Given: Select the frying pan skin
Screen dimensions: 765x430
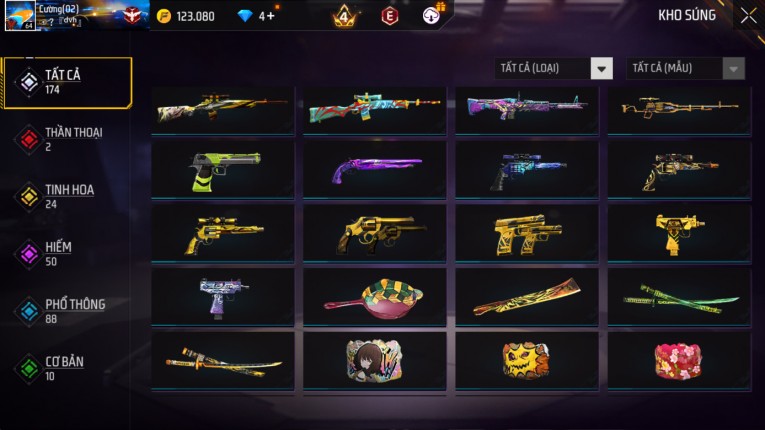Looking at the screenshot, I should click(375, 296).
